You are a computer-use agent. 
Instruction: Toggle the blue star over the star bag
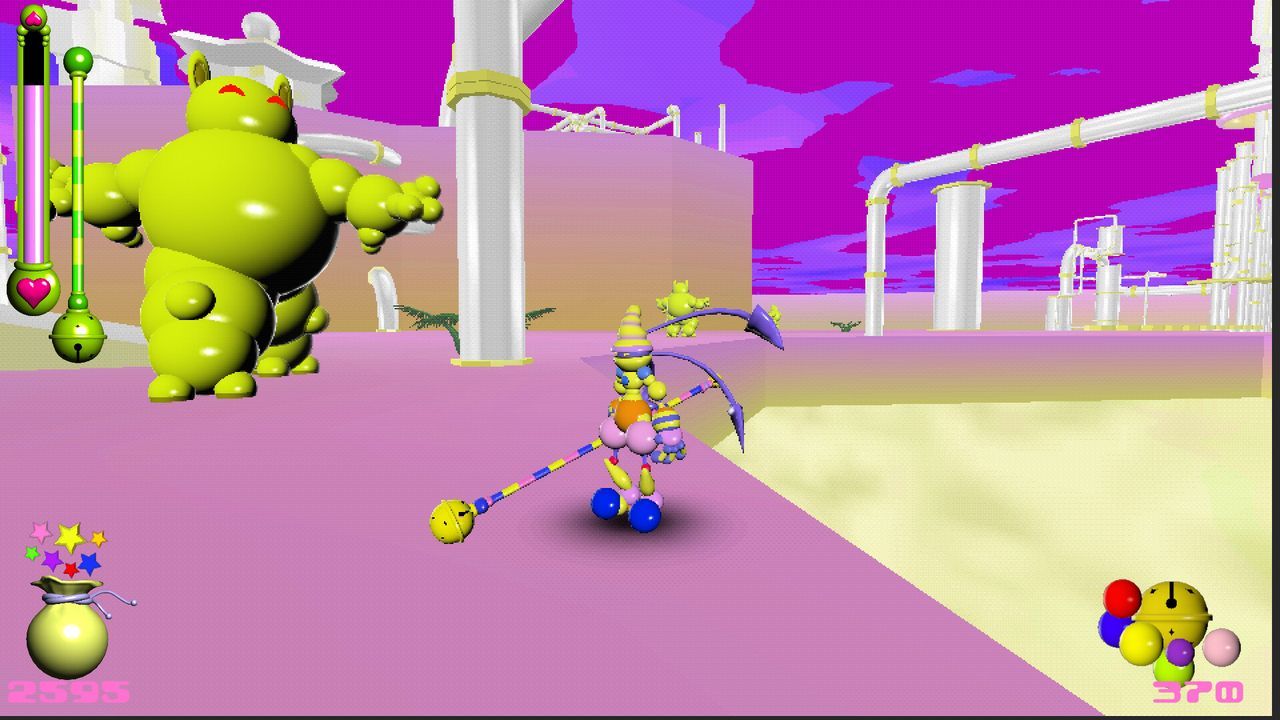(x=89, y=563)
